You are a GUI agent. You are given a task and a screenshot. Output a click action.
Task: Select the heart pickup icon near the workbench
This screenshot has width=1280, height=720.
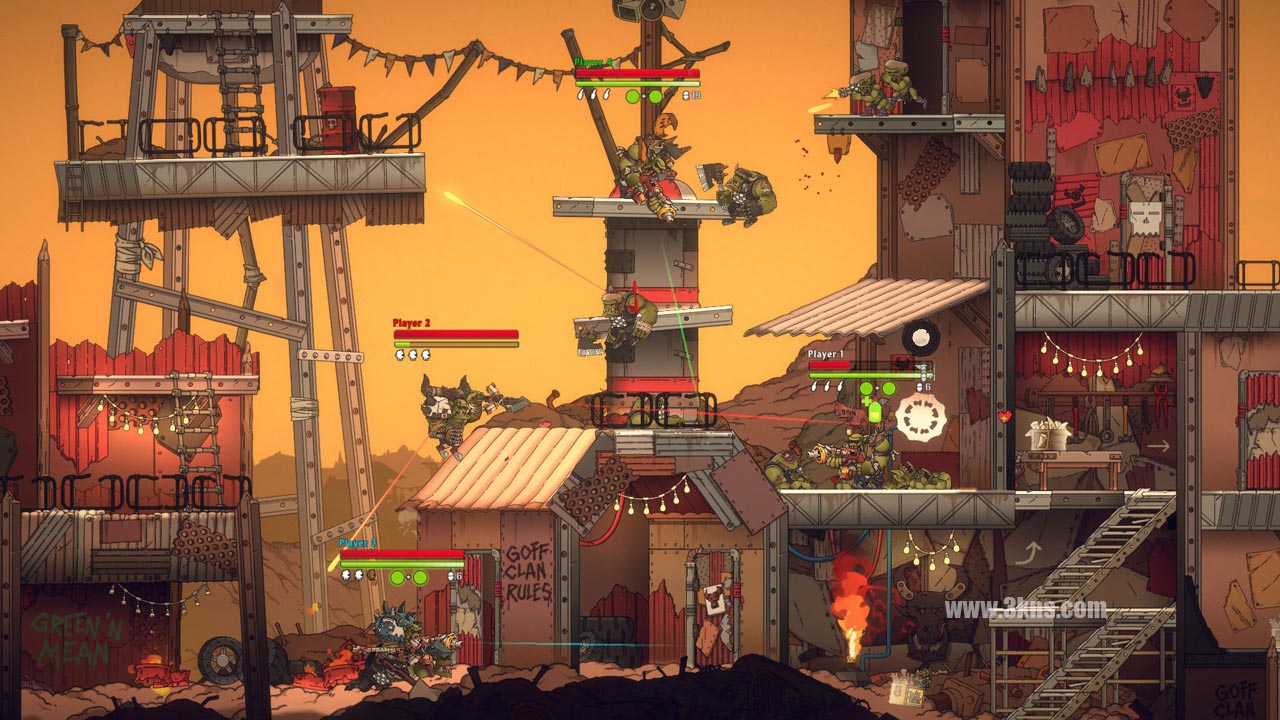click(1005, 416)
